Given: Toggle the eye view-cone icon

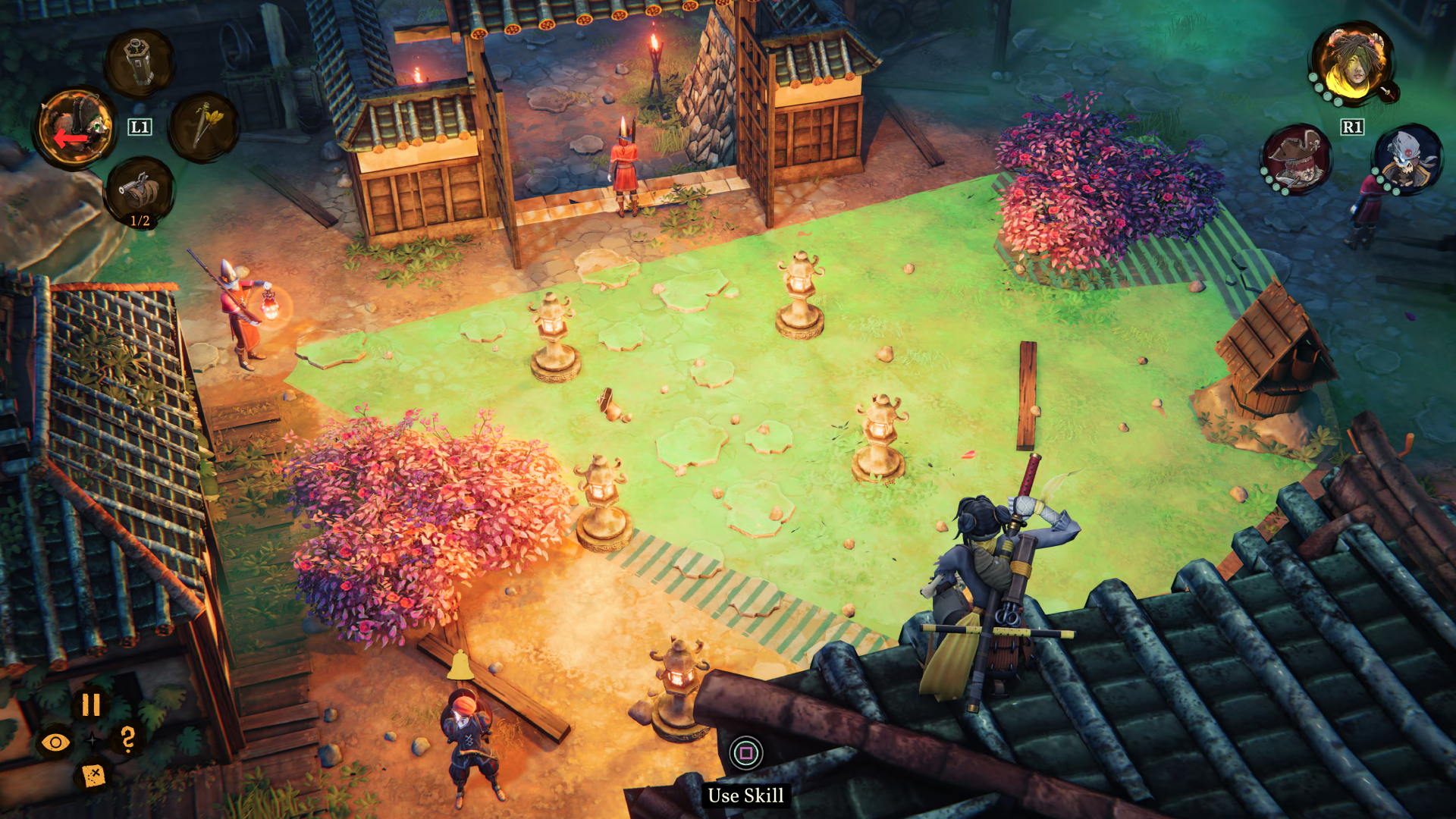Looking at the screenshot, I should pyautogui.click(x=55, y=742).
